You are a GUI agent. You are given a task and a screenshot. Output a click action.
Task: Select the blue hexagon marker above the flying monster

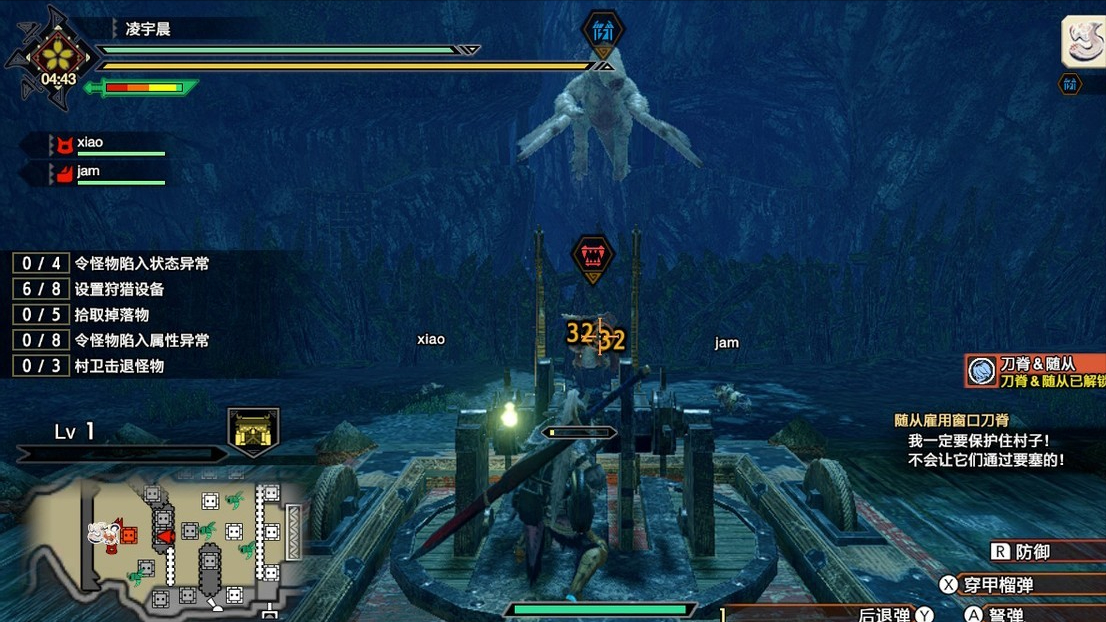click(x=603, y=31)
